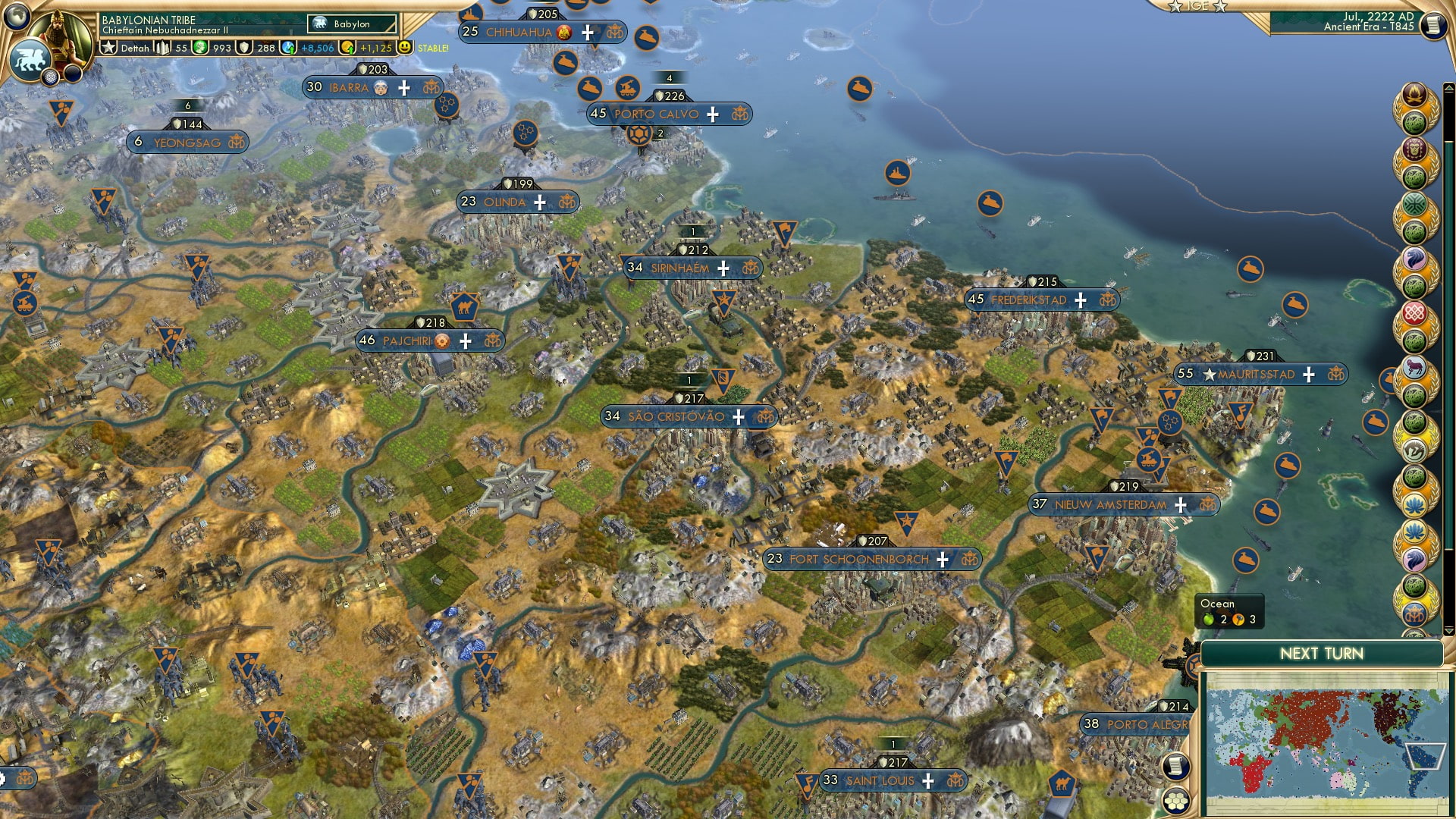Screen dimensions: 1456x819
Task: Click the science globe icon showing +8,506
Action: pos(287,48)
